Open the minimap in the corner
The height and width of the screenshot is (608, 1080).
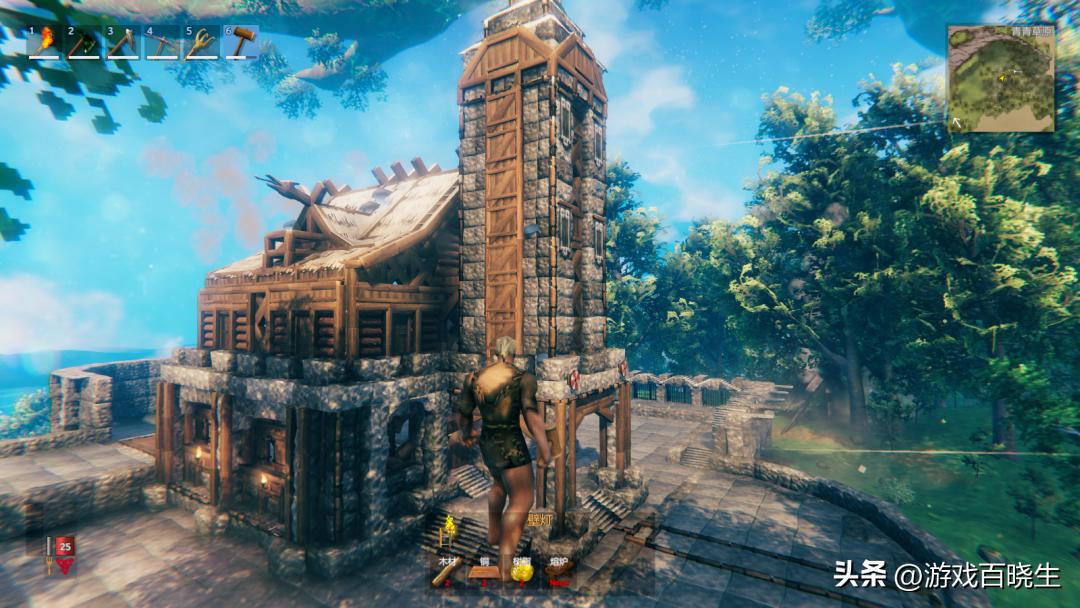point(1000,80)
